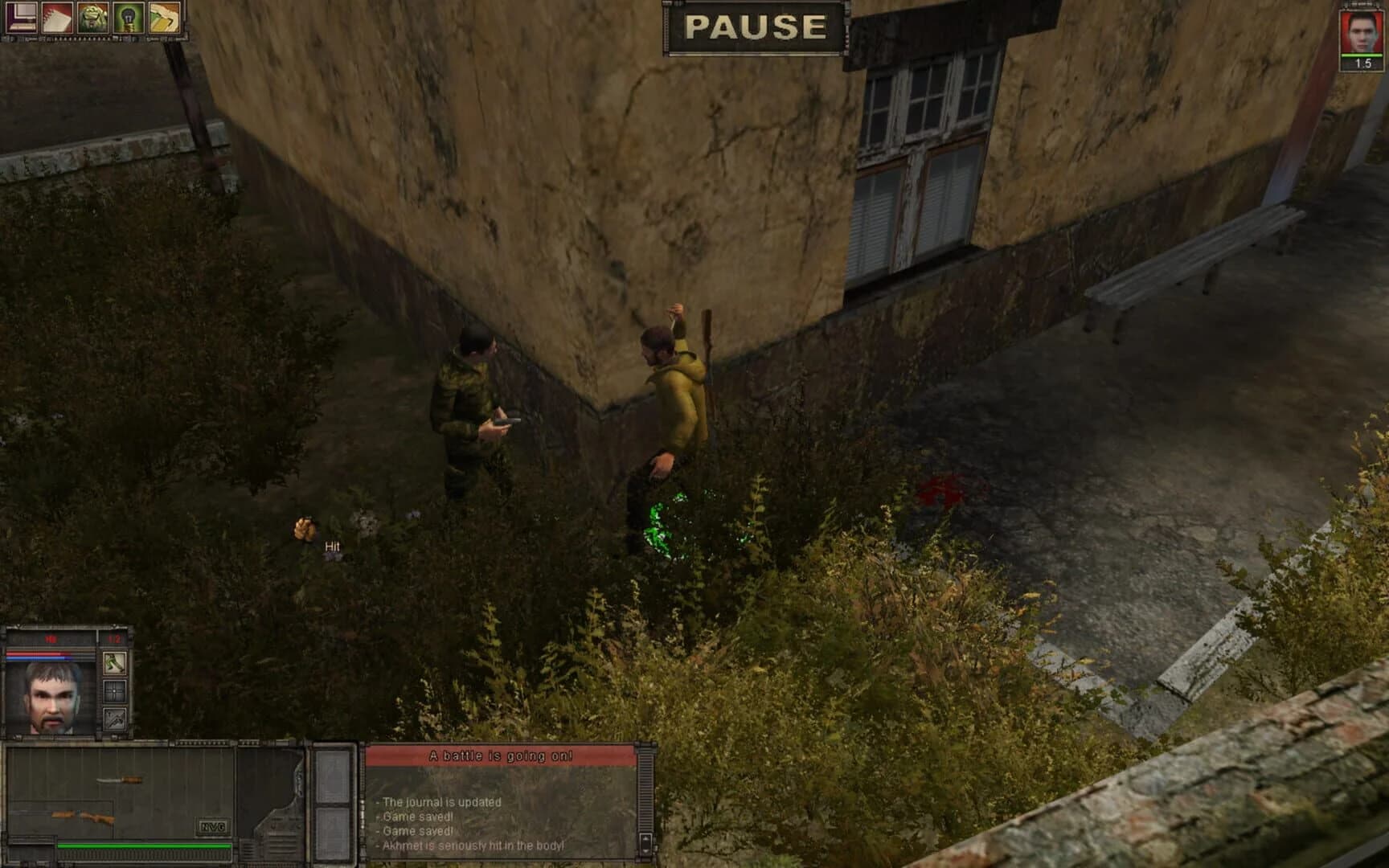This screenshot has width=1389, height=868.
Task: Select the character figure icon in top toolbar
Action: (92, 18)
